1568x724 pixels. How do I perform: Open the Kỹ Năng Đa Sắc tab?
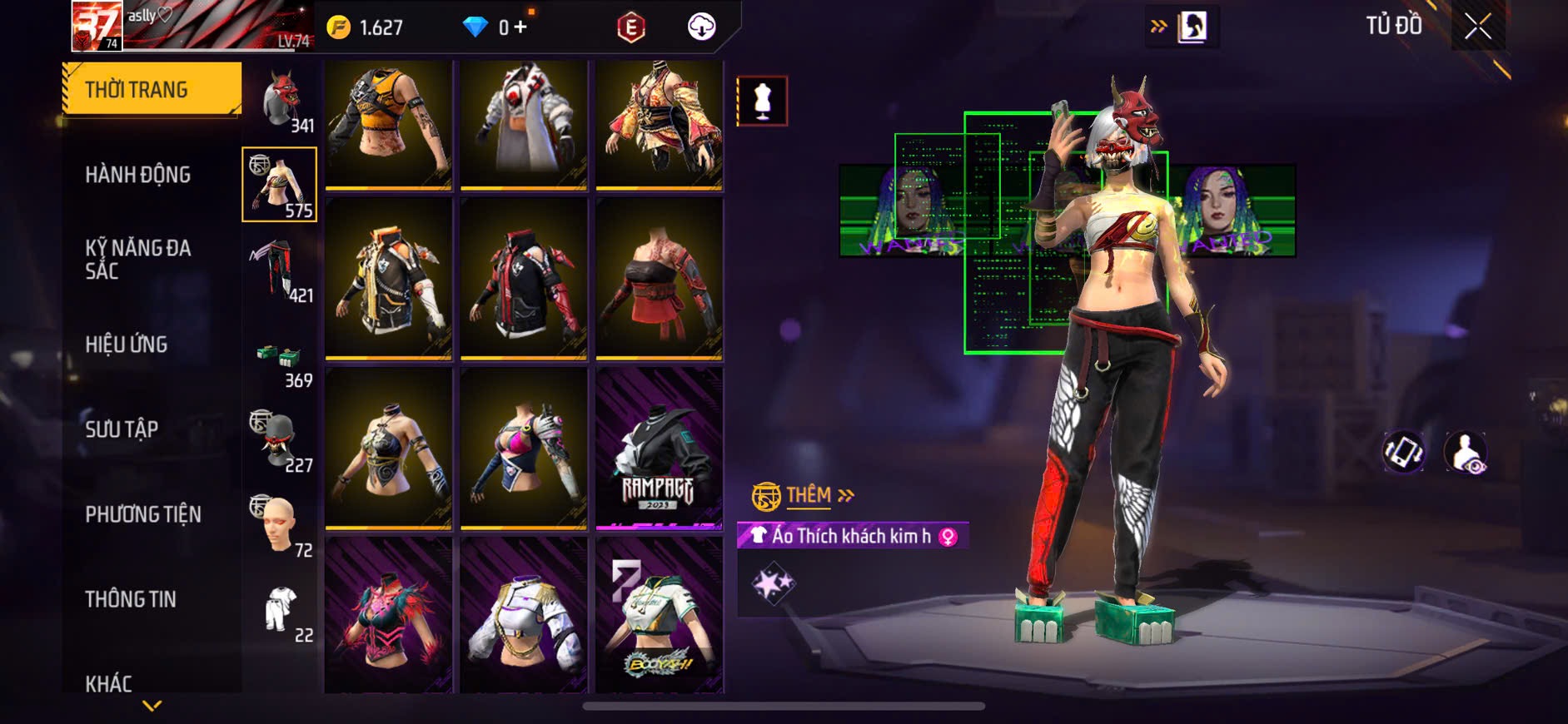click(138, 259)
